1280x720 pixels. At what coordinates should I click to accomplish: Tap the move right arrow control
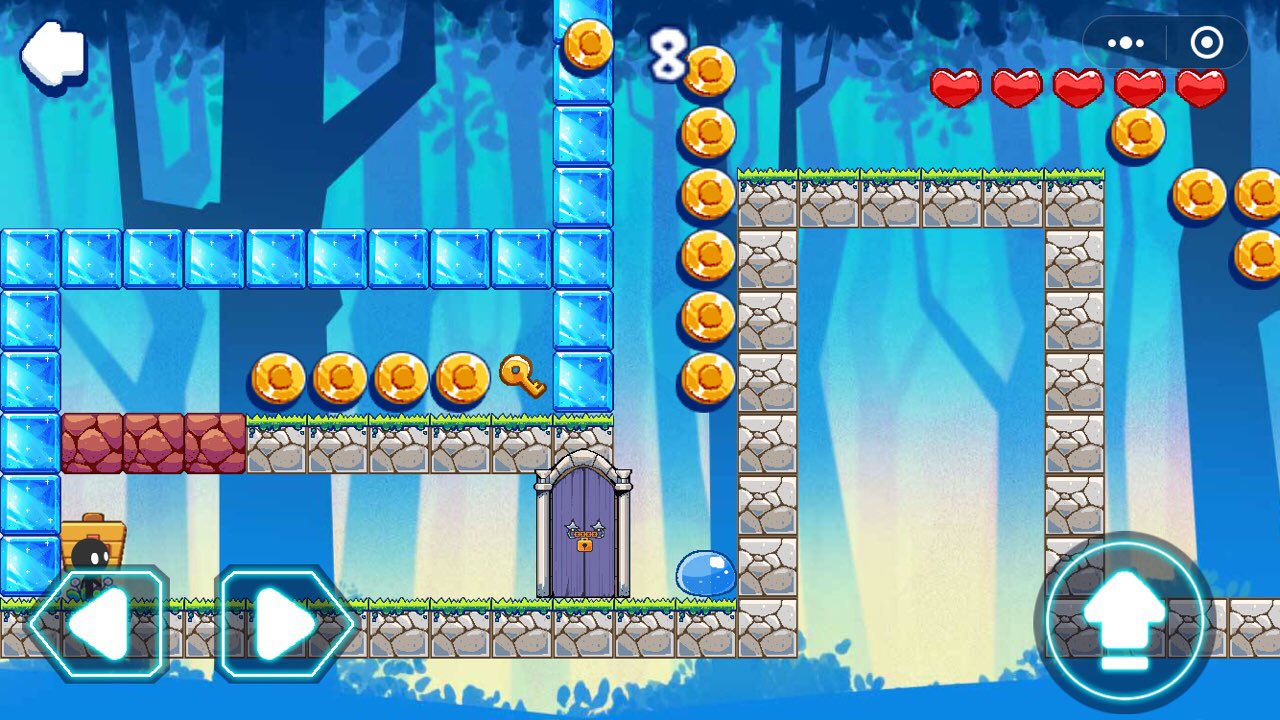pos(286,624)
